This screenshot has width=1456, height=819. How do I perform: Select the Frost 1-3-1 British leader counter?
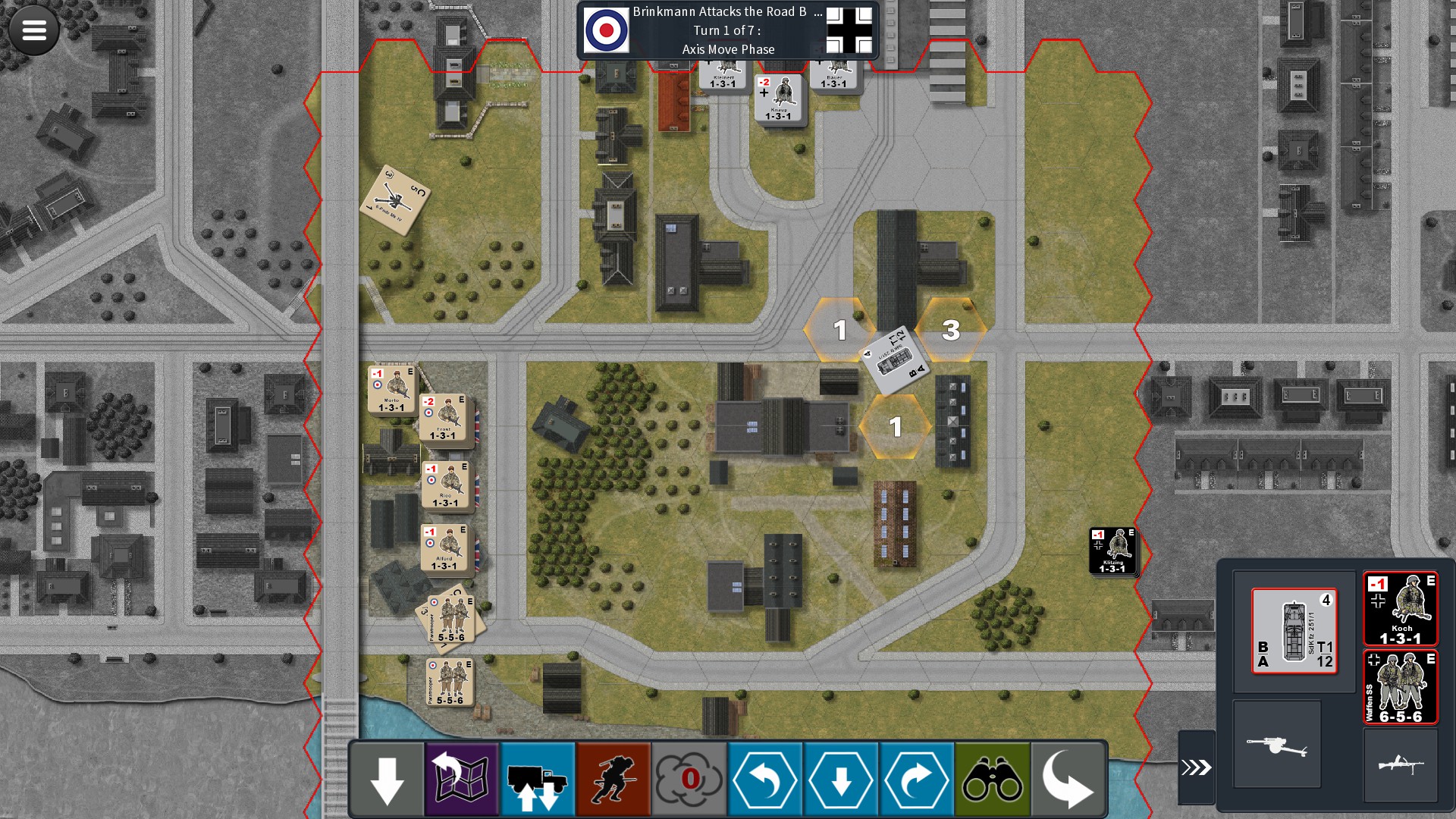coord(444,418)
